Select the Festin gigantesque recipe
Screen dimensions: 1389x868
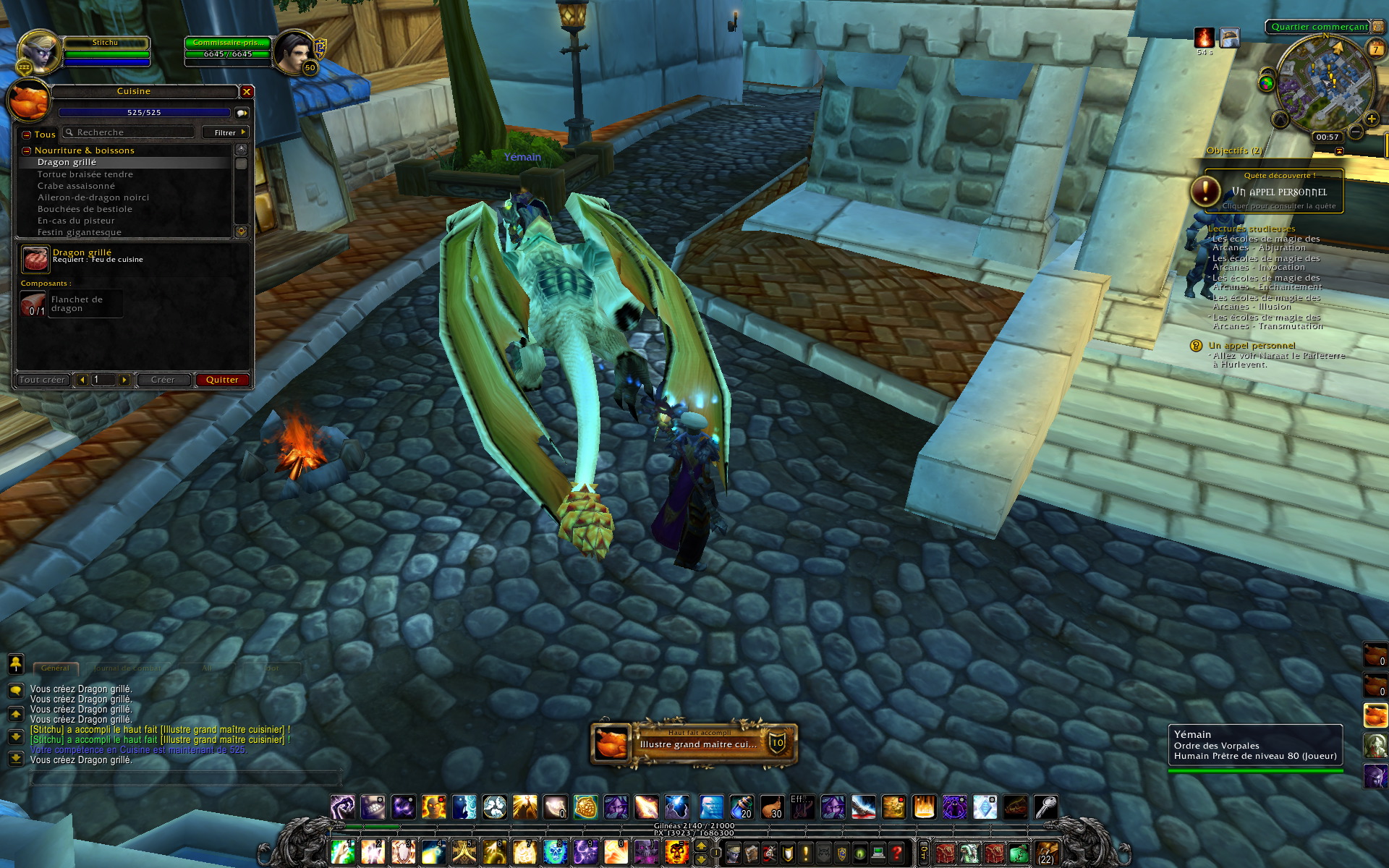80,232
